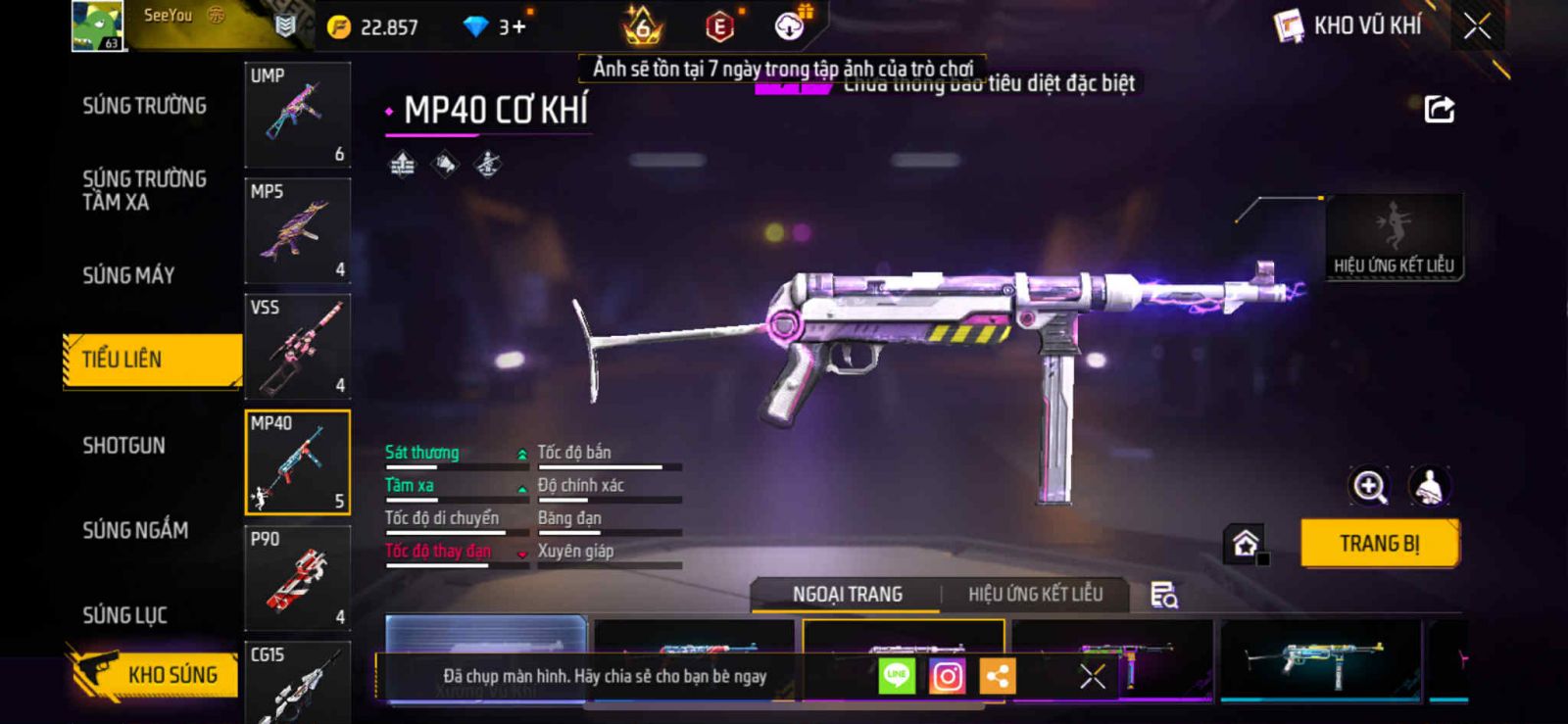This screenshot has width=1568, height=724.
Task: Open the Súng Ngắm category
Action: pyautogui.click(x=135, y=530)
